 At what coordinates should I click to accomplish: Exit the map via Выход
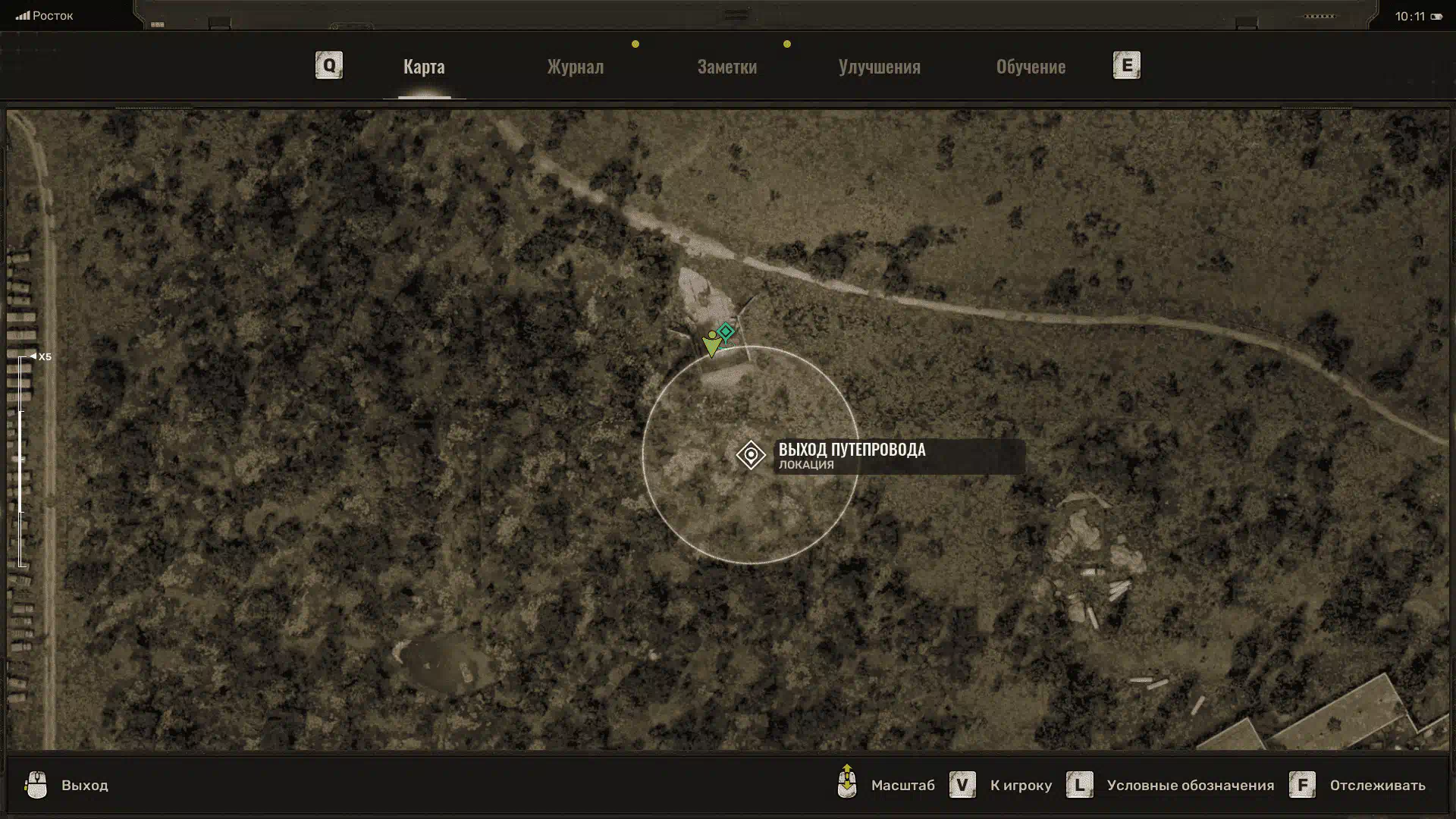84,786
